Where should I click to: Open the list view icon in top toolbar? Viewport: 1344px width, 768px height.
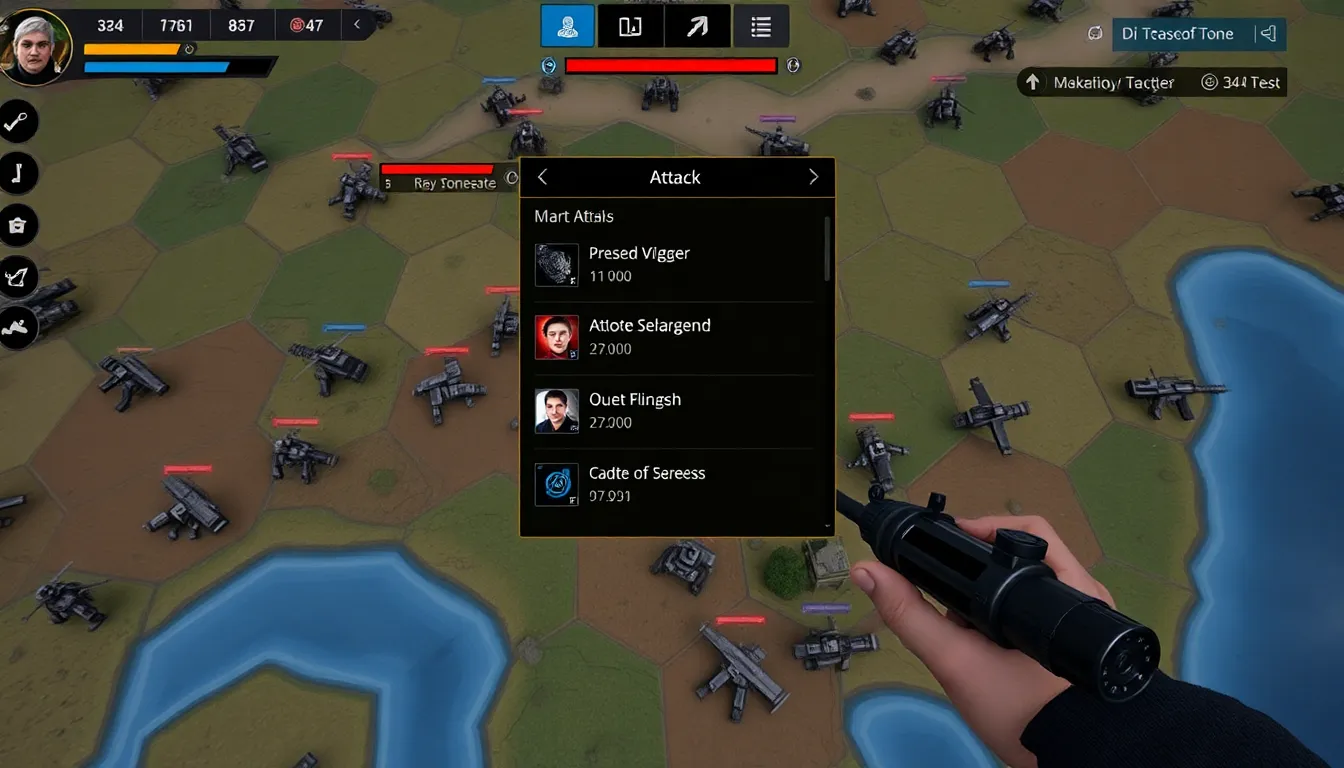[761, 25]
